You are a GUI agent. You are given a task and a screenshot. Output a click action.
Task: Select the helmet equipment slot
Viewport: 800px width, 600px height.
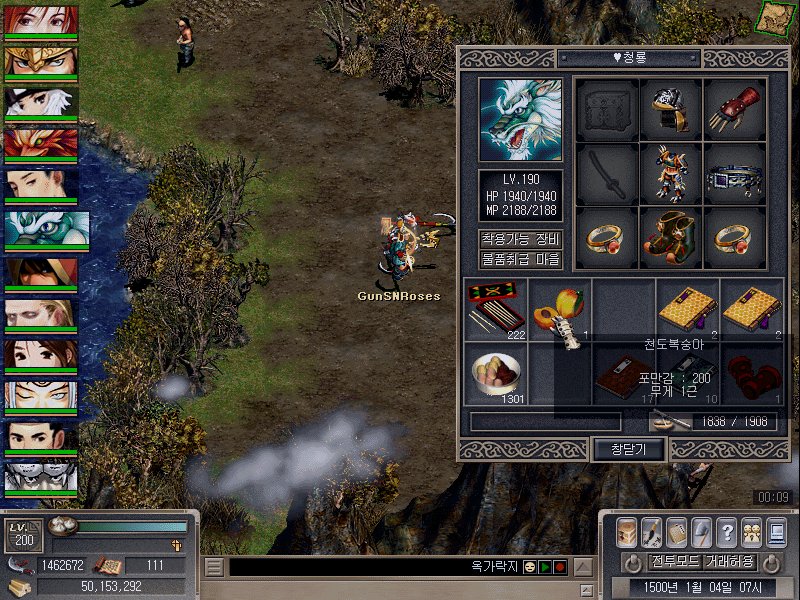[670, 109]
